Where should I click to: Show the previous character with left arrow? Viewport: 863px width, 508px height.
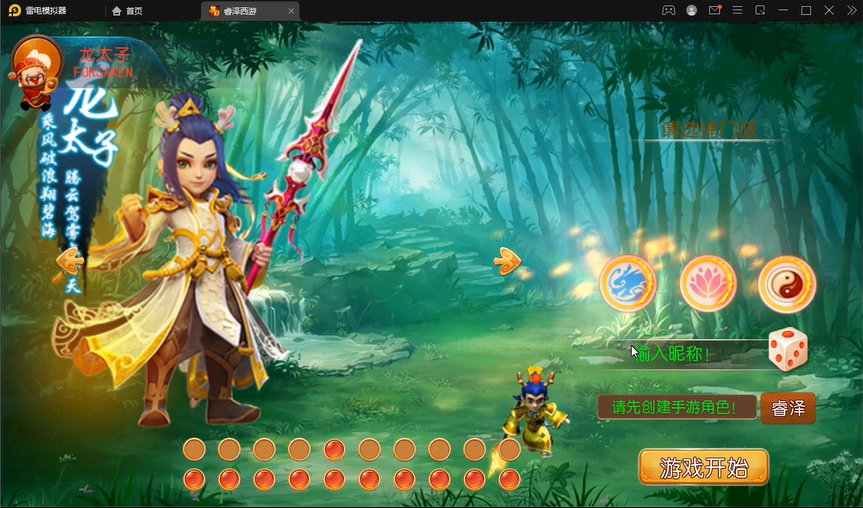click(69, 261)
